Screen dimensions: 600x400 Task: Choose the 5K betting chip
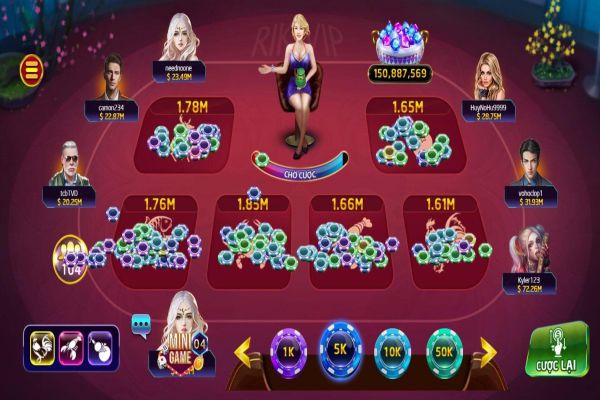(x=339, y=348)
